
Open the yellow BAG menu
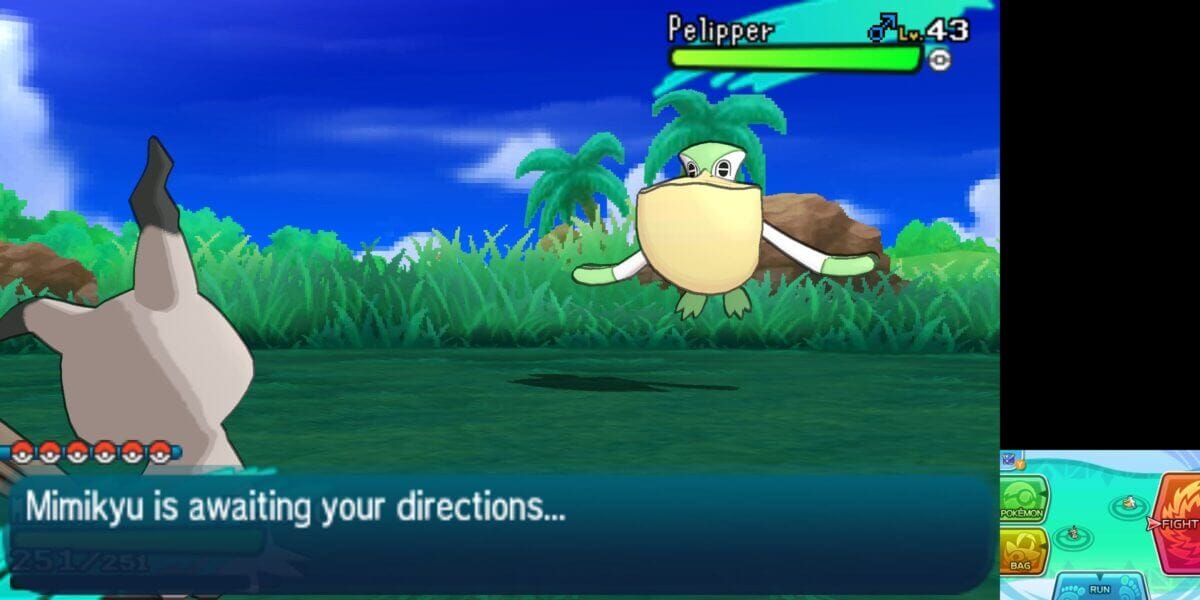point(1022,551)
